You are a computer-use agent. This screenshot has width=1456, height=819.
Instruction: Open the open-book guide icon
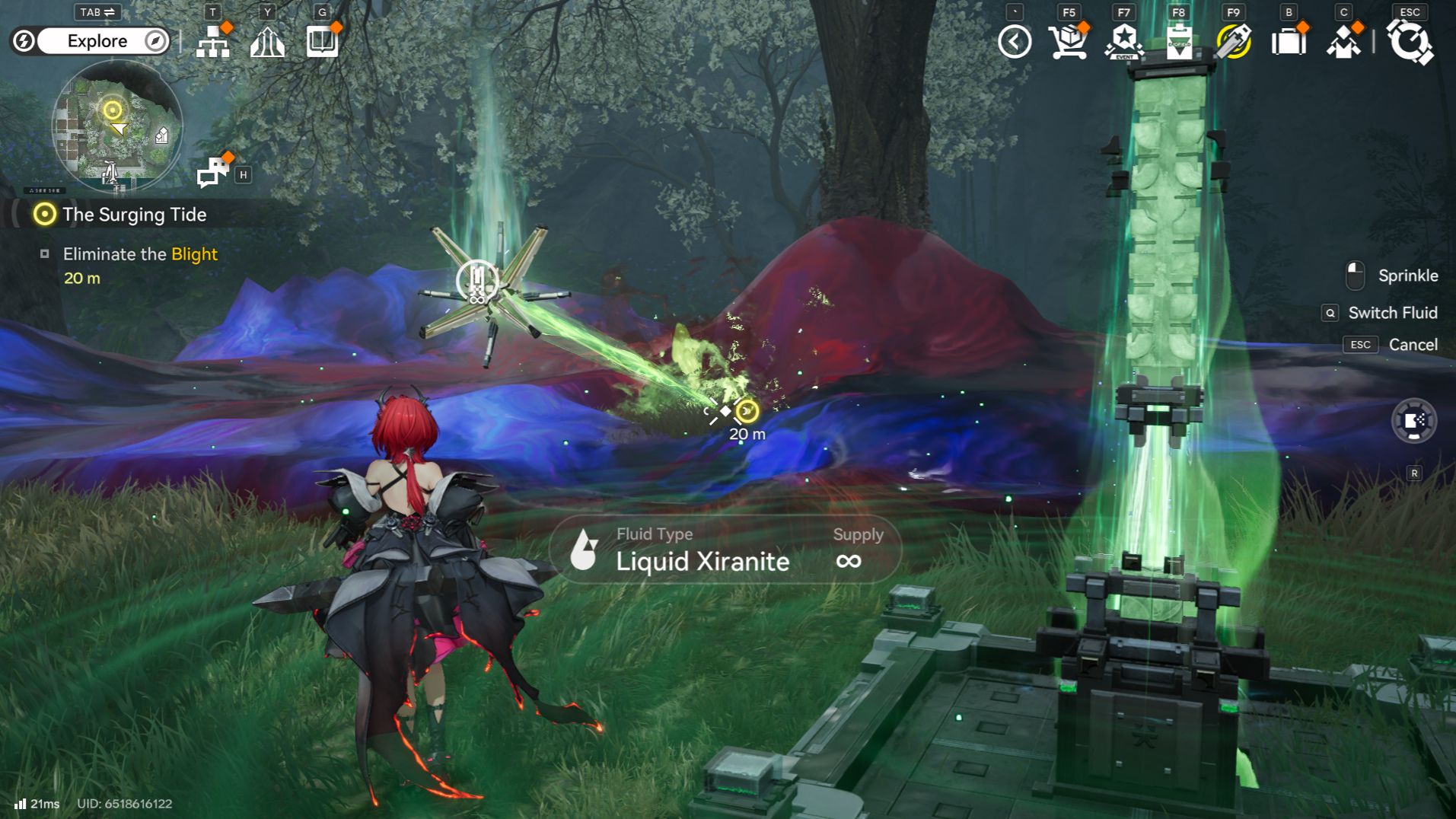point(322,42)
